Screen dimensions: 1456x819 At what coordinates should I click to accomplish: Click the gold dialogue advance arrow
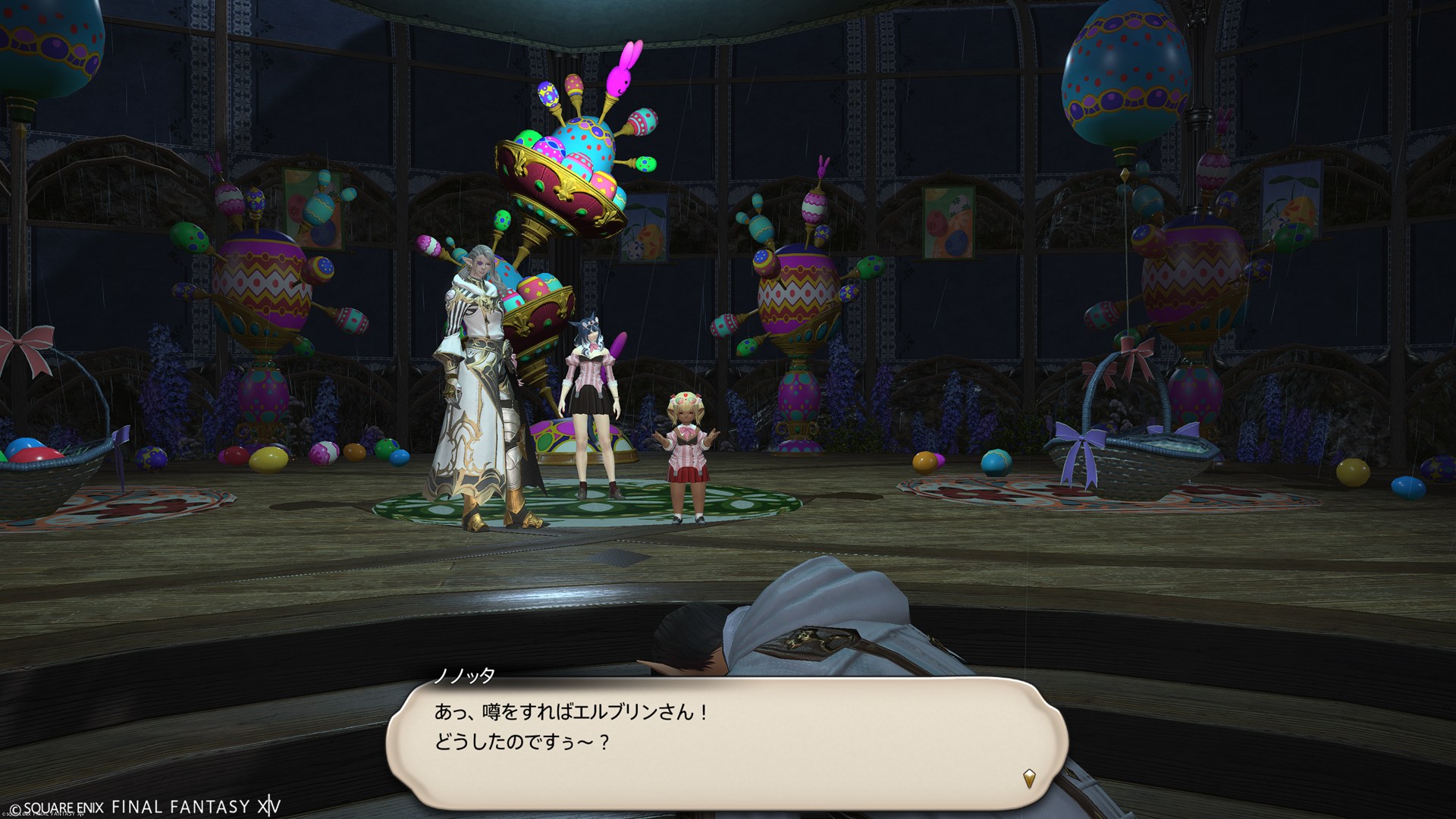pos(1029,778)
